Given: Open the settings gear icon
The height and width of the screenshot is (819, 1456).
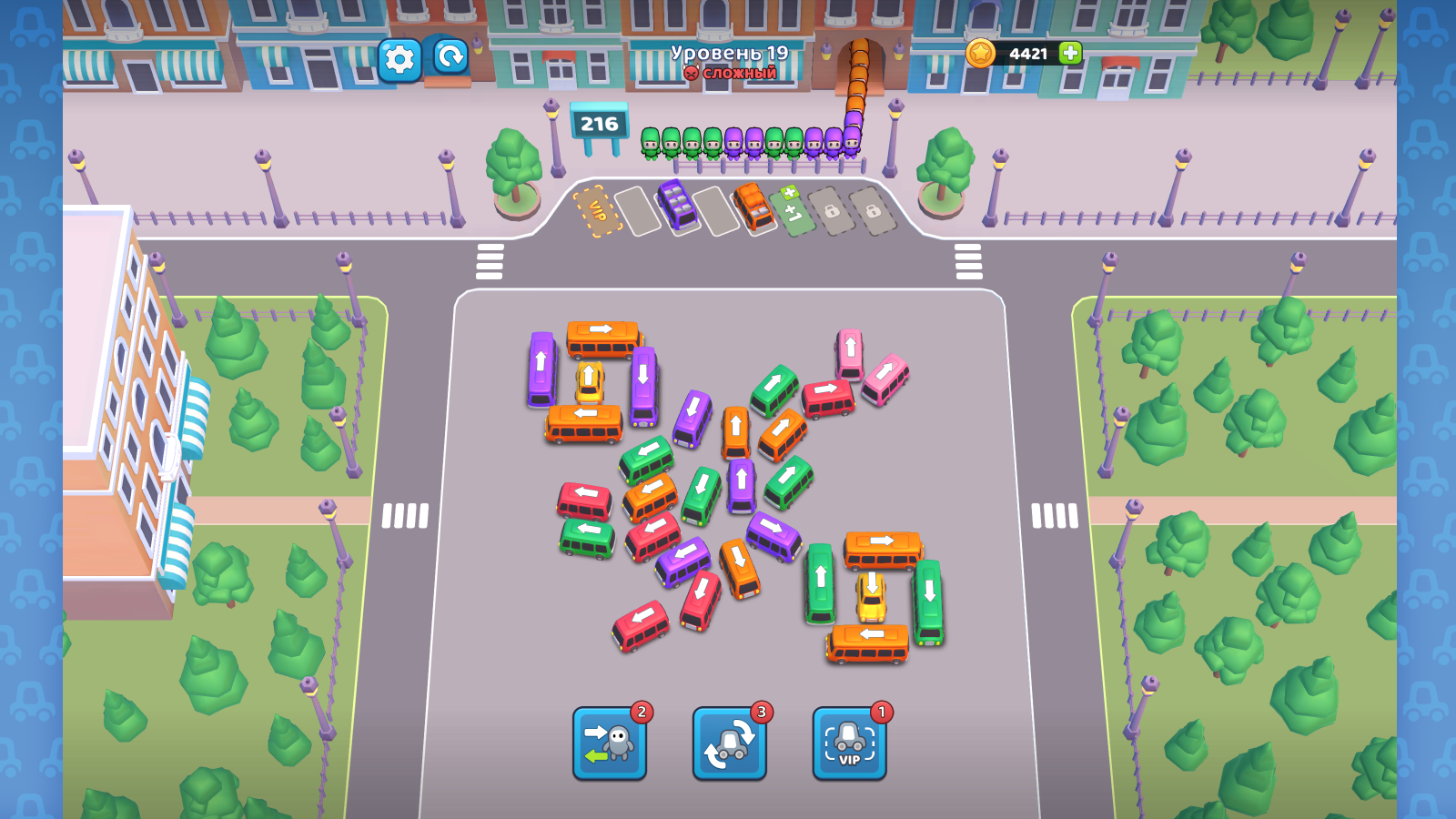Looking at the screenshot, I should [398, 60].
